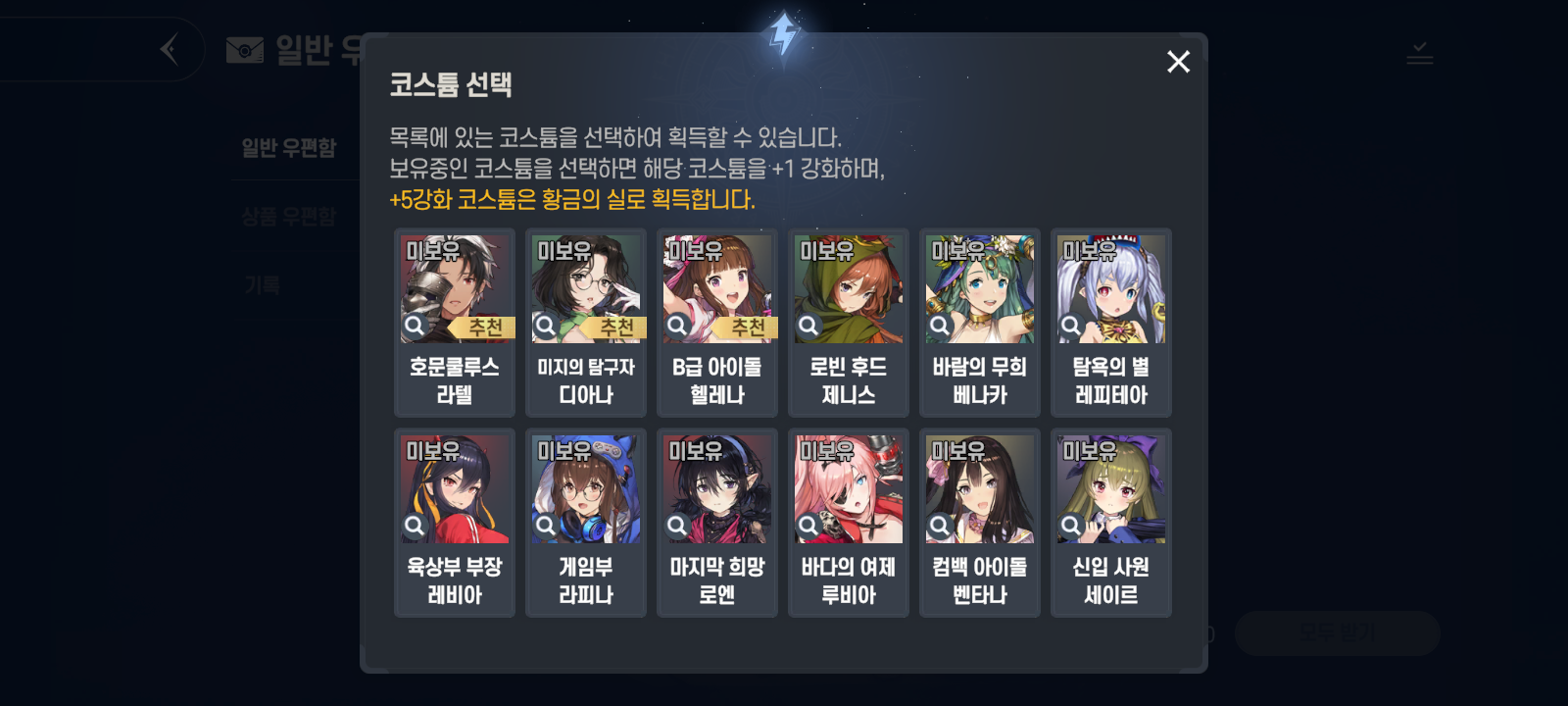Open the preview magnifier on 호문쿨루스 라텔

point(416,324)
